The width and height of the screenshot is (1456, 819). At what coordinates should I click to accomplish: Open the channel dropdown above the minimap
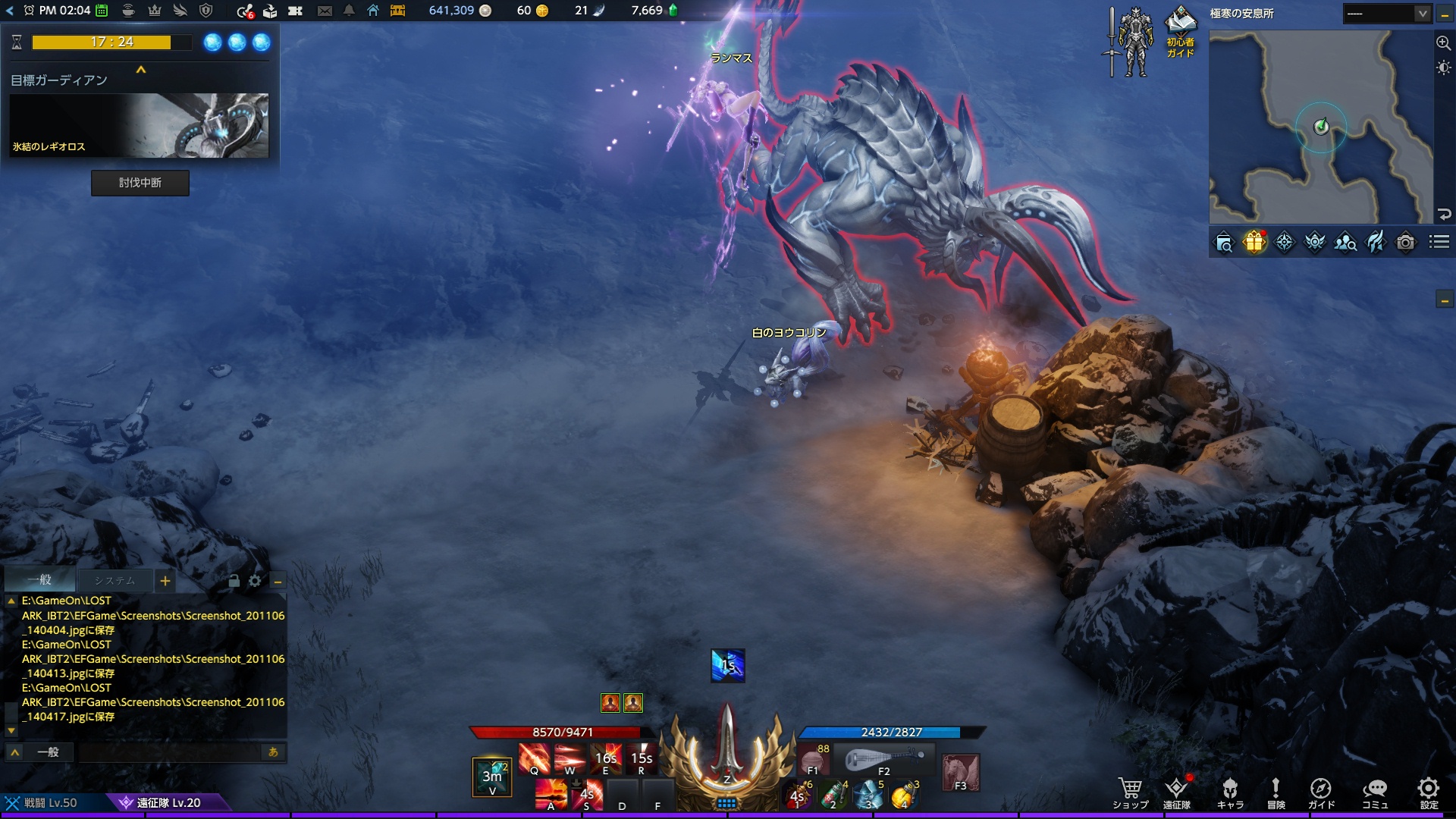coord(1387,14)
